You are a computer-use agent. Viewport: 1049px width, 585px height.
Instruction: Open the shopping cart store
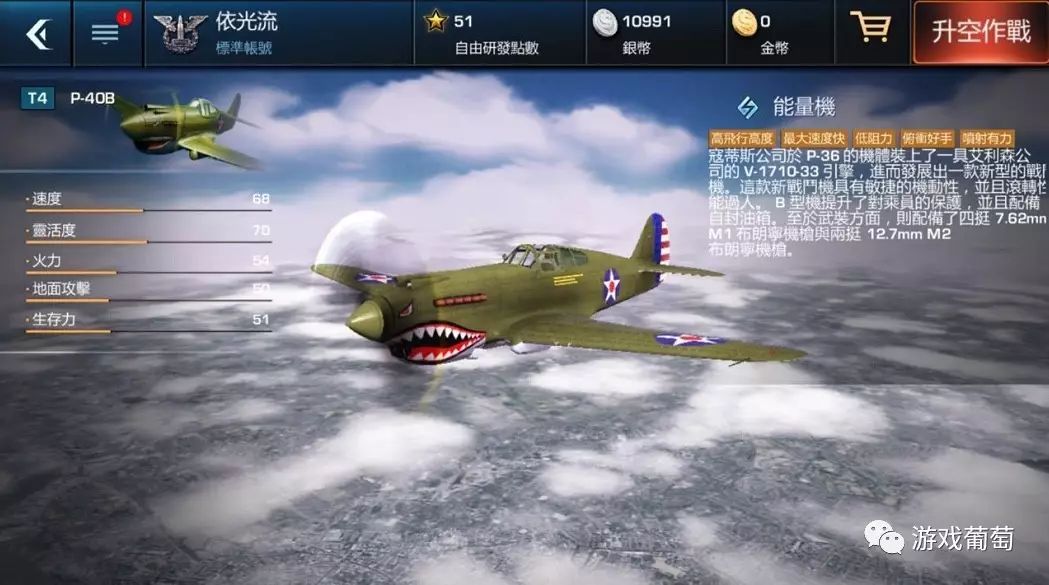[870, 29]
